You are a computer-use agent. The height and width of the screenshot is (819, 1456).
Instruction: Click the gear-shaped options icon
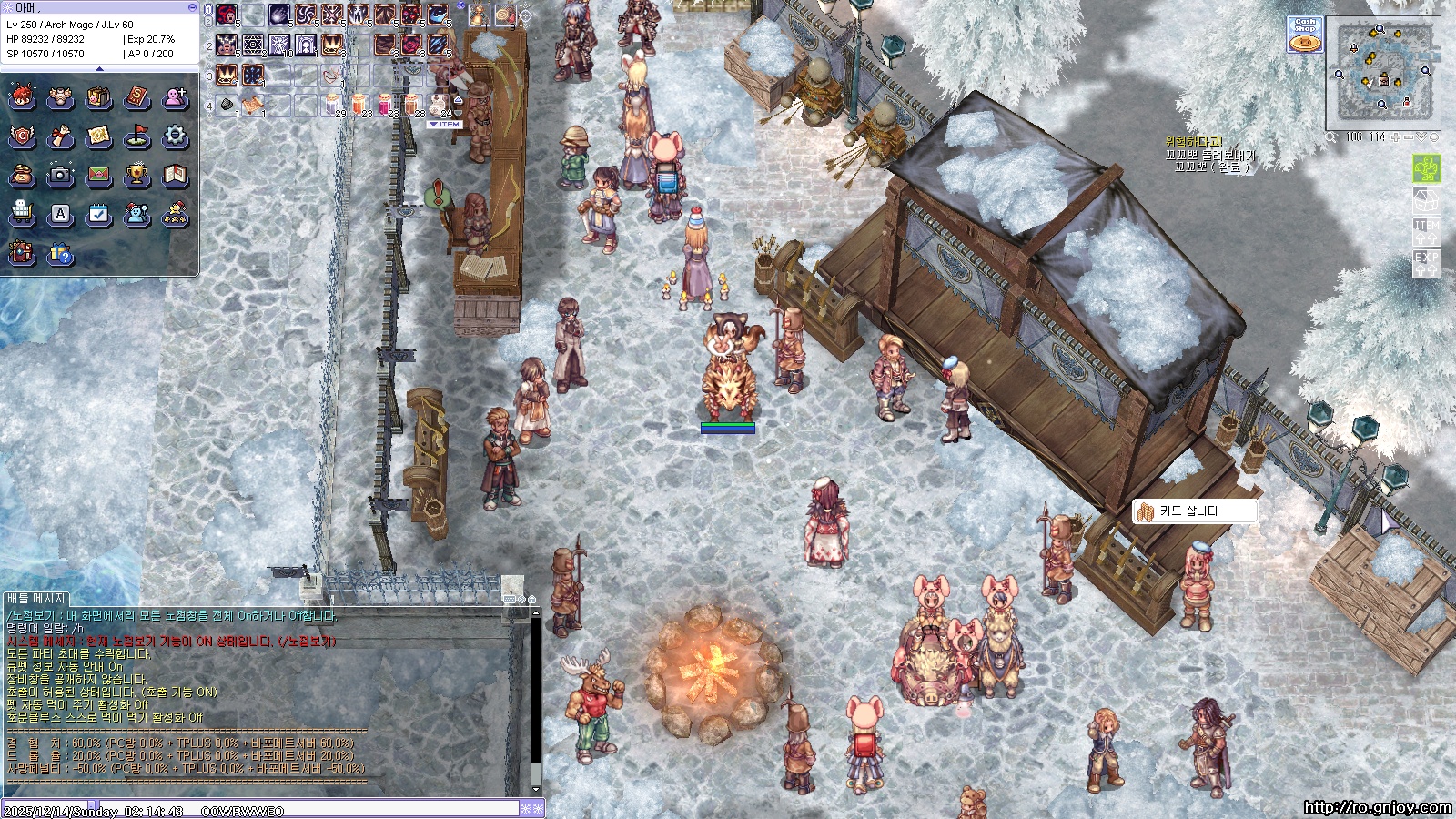tap(175, 136)
